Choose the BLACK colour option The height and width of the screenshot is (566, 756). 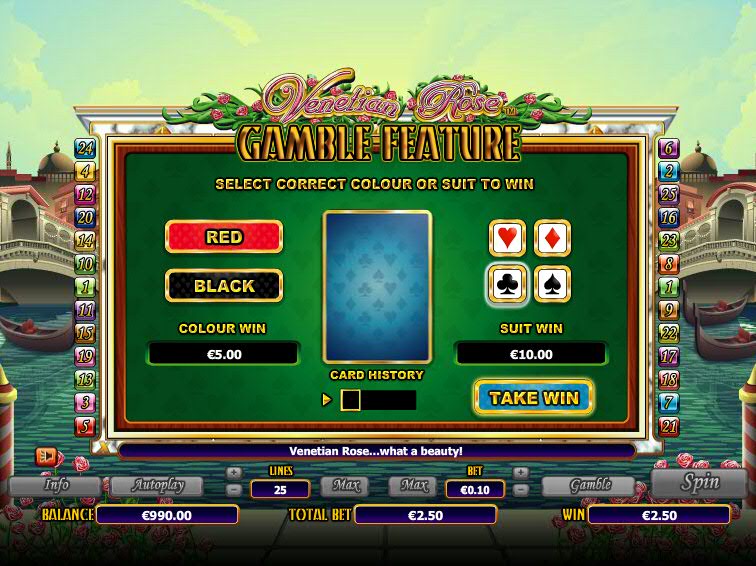[224, 286]
